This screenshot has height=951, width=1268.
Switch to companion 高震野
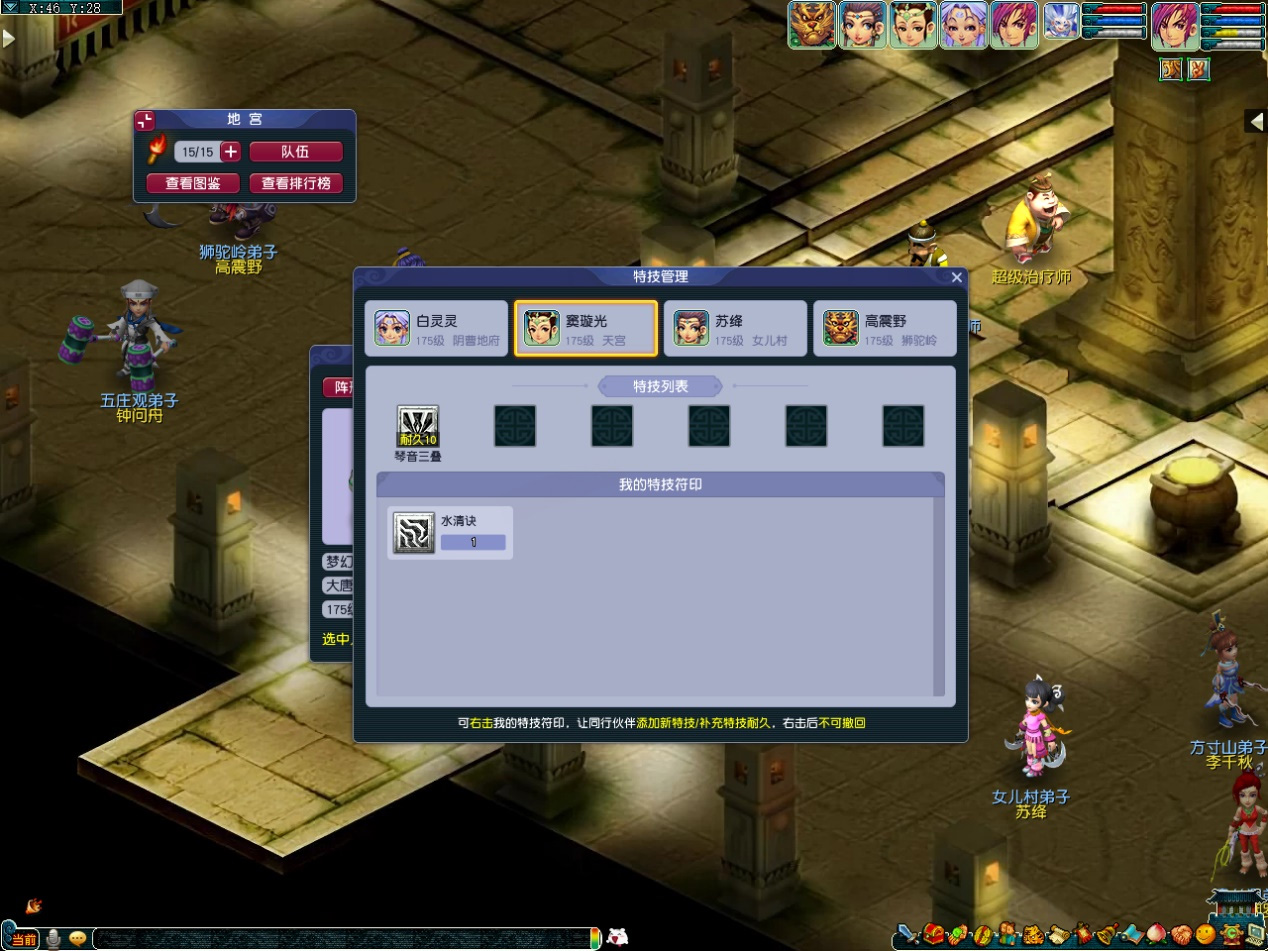[x=884, y=328]
